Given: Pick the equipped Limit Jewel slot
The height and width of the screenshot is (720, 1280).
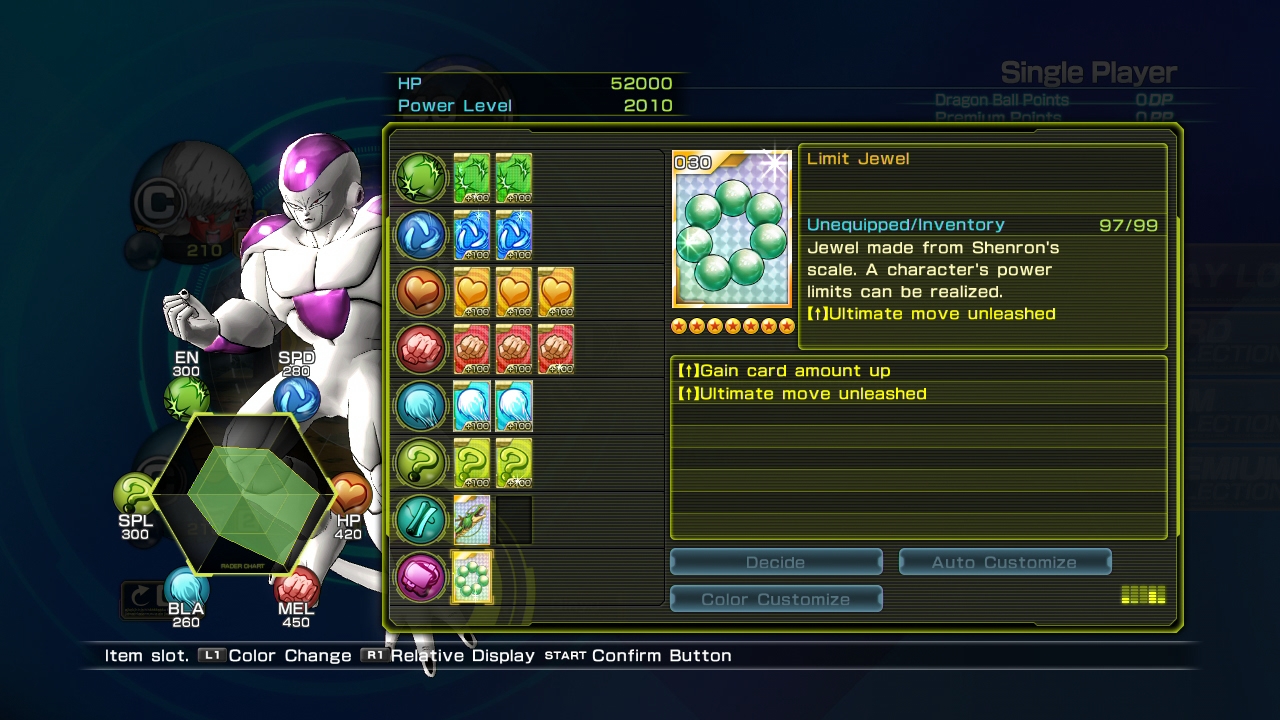Looking at the screenshot, I should point(472,577).
